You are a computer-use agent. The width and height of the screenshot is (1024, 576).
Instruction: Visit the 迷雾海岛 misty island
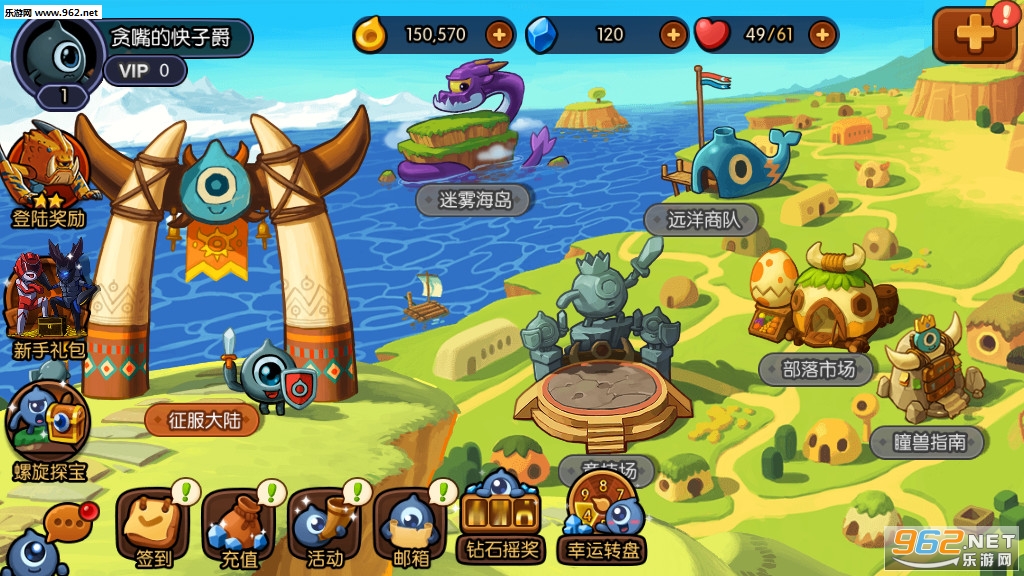coord(475,199)
